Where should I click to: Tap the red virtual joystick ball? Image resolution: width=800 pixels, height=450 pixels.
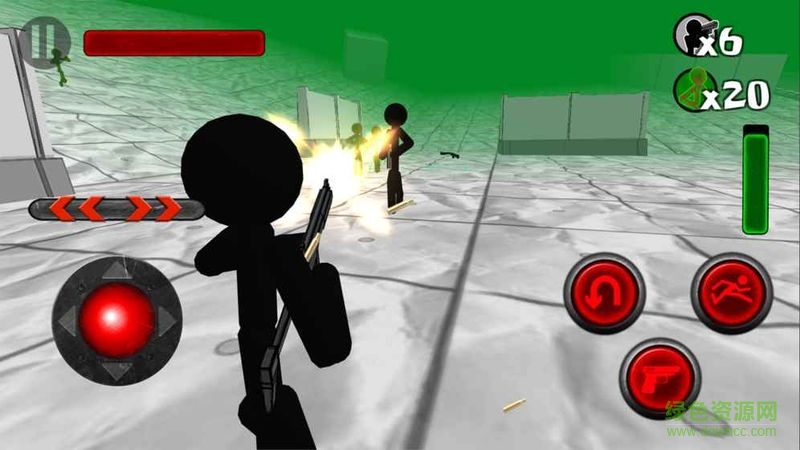tap(117, 320)
